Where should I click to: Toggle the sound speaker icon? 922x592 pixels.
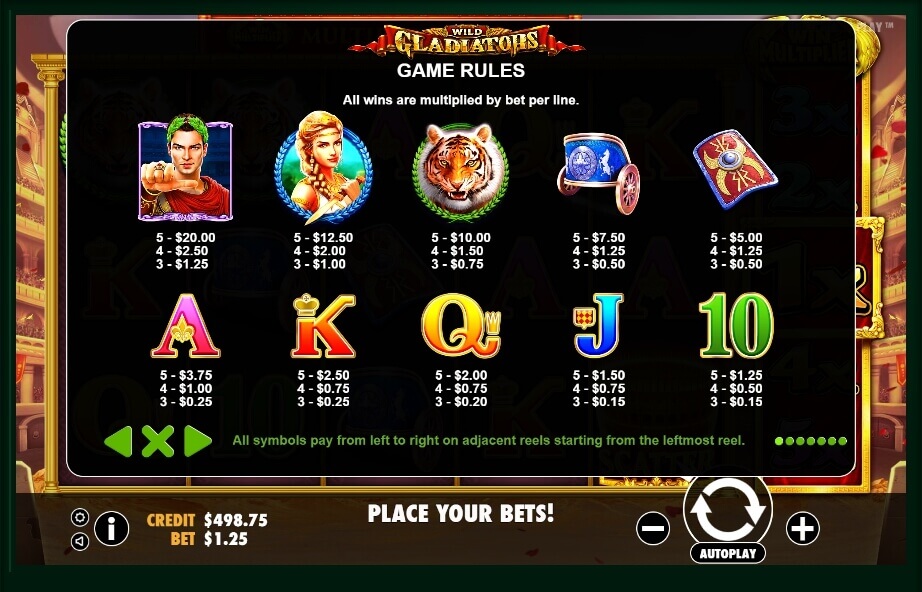coord(80,541)
